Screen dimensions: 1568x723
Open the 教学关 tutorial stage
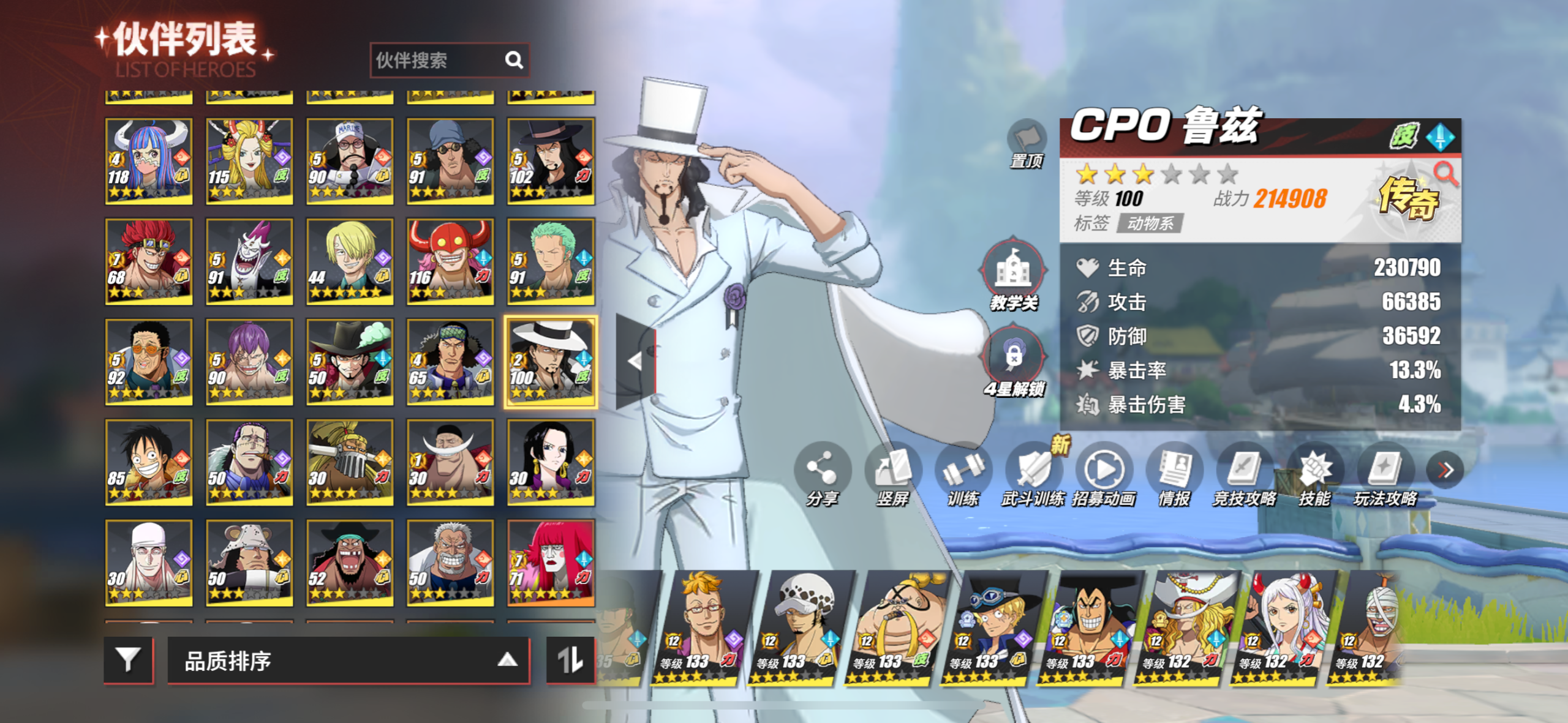(1013, 273)
